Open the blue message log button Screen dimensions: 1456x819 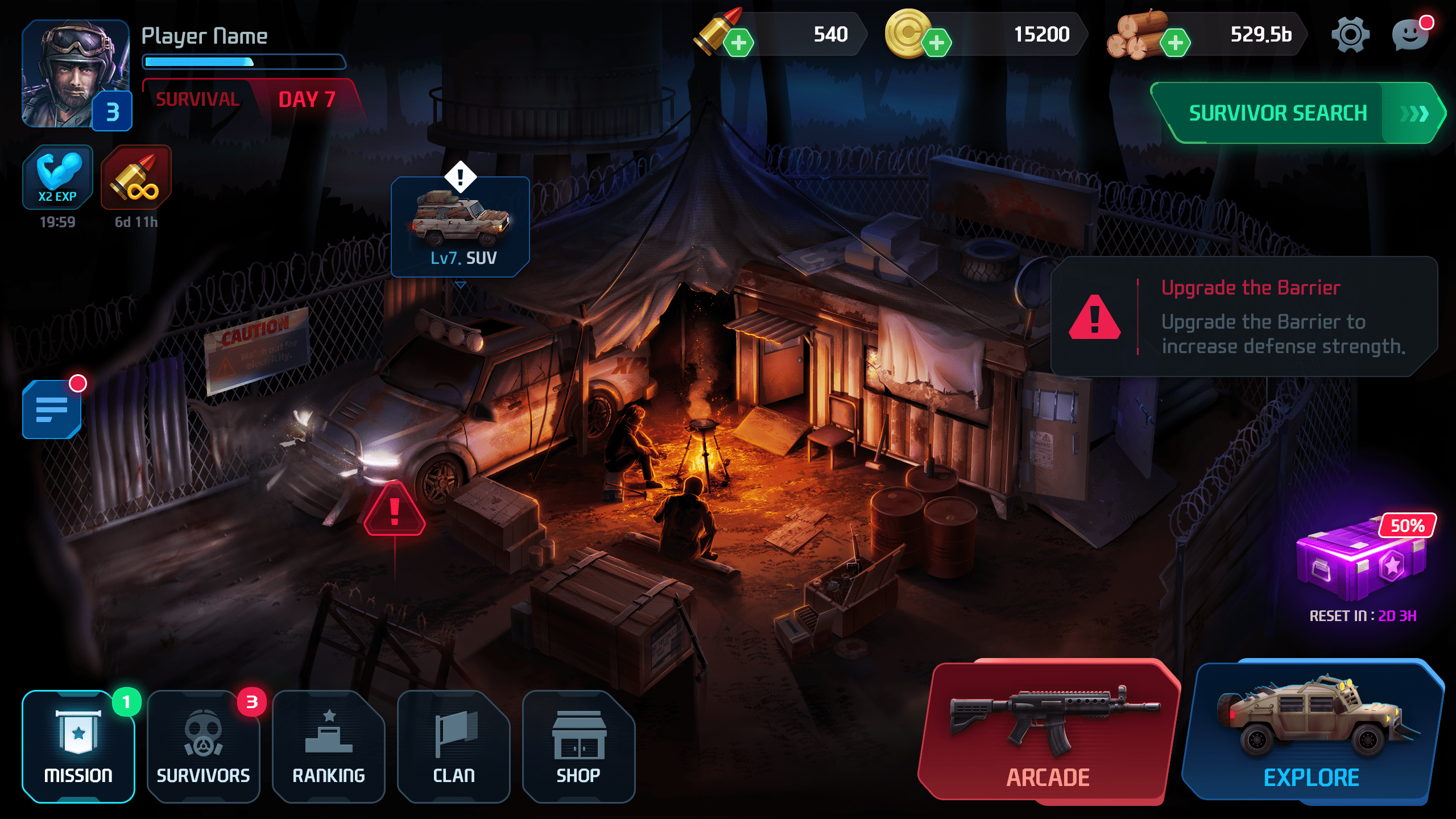52,409
